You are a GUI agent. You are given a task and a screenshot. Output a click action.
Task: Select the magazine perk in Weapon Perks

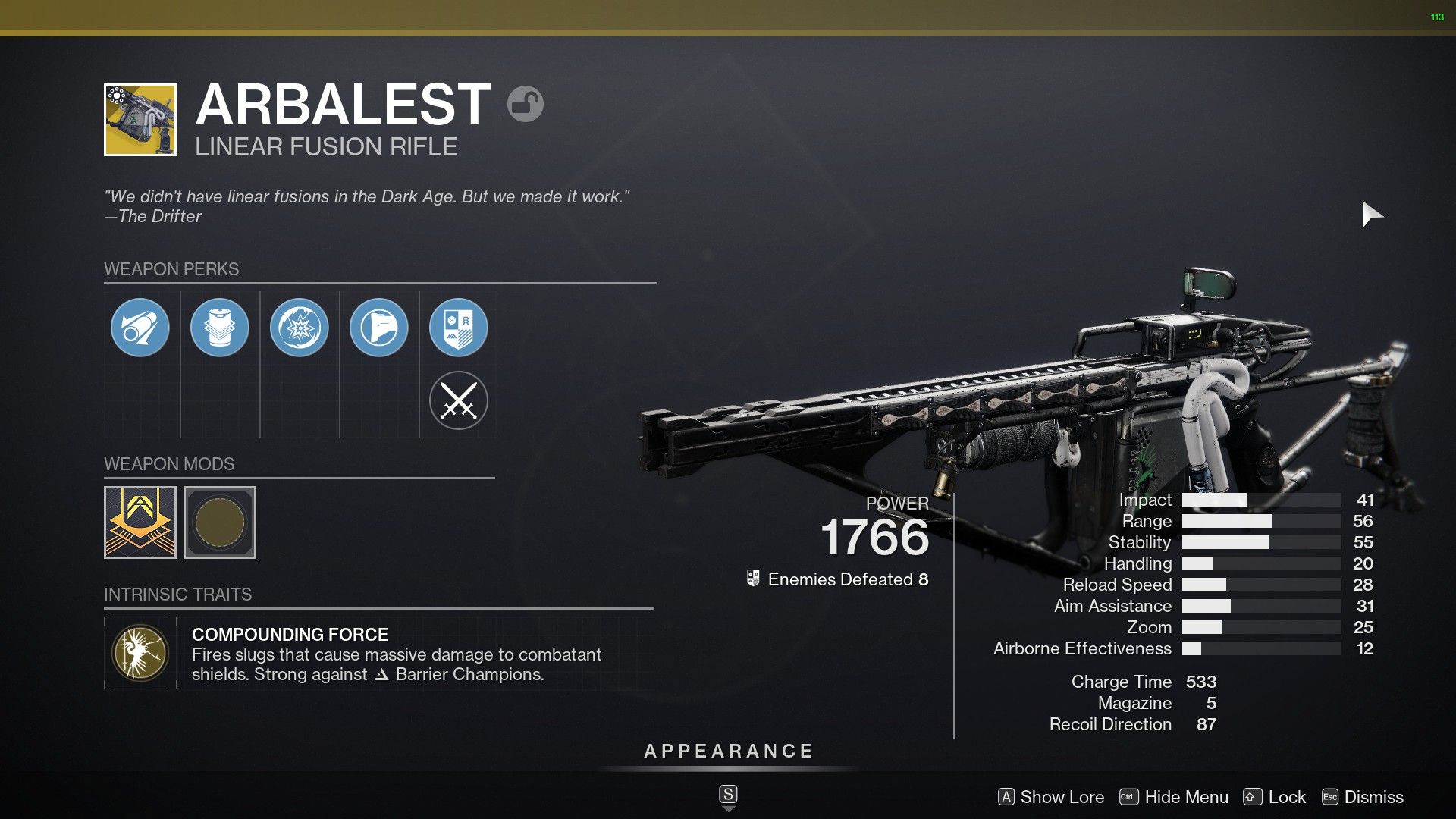pos(220,328)
